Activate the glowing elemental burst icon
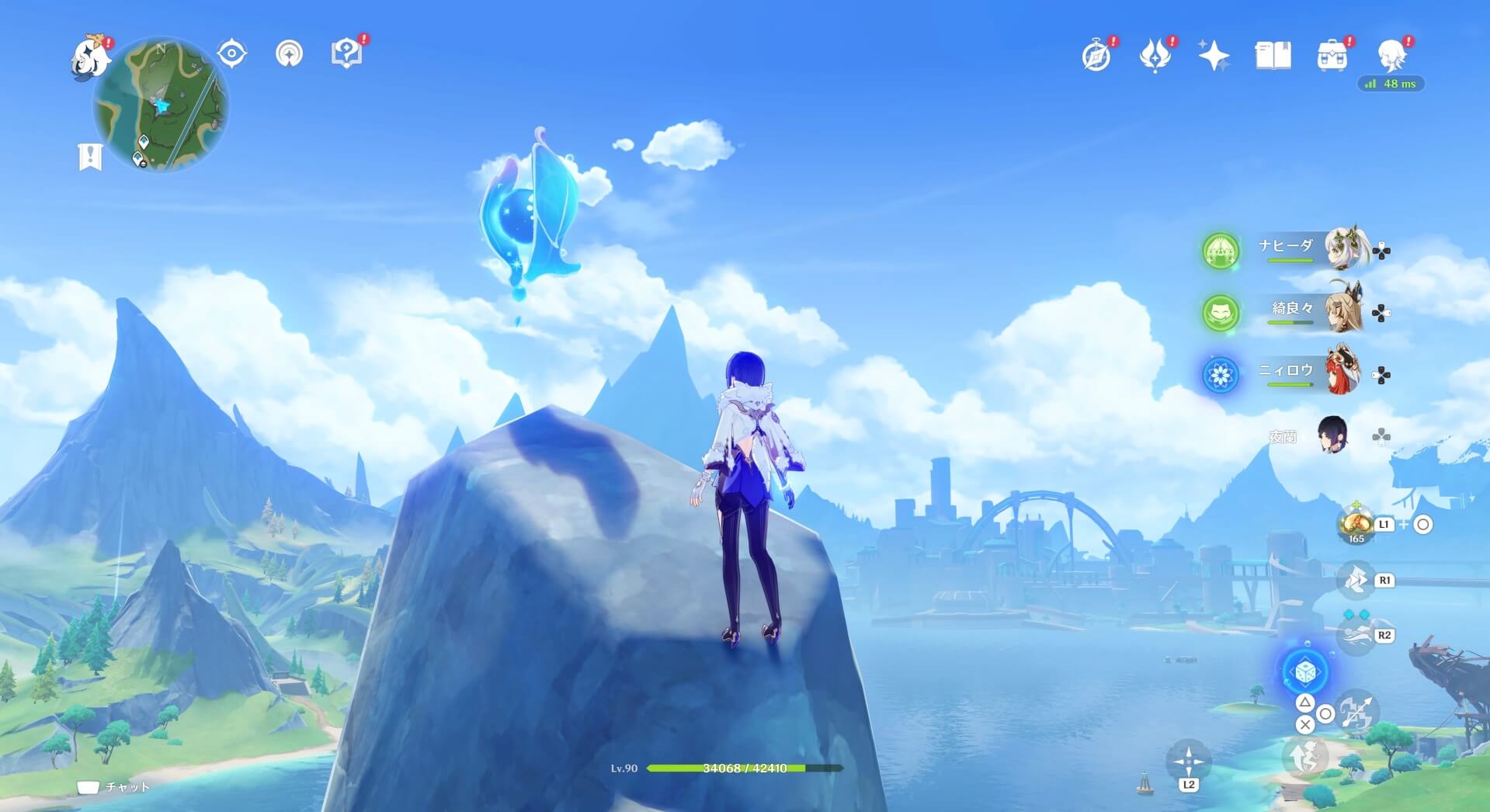 tap(1304, 671)
